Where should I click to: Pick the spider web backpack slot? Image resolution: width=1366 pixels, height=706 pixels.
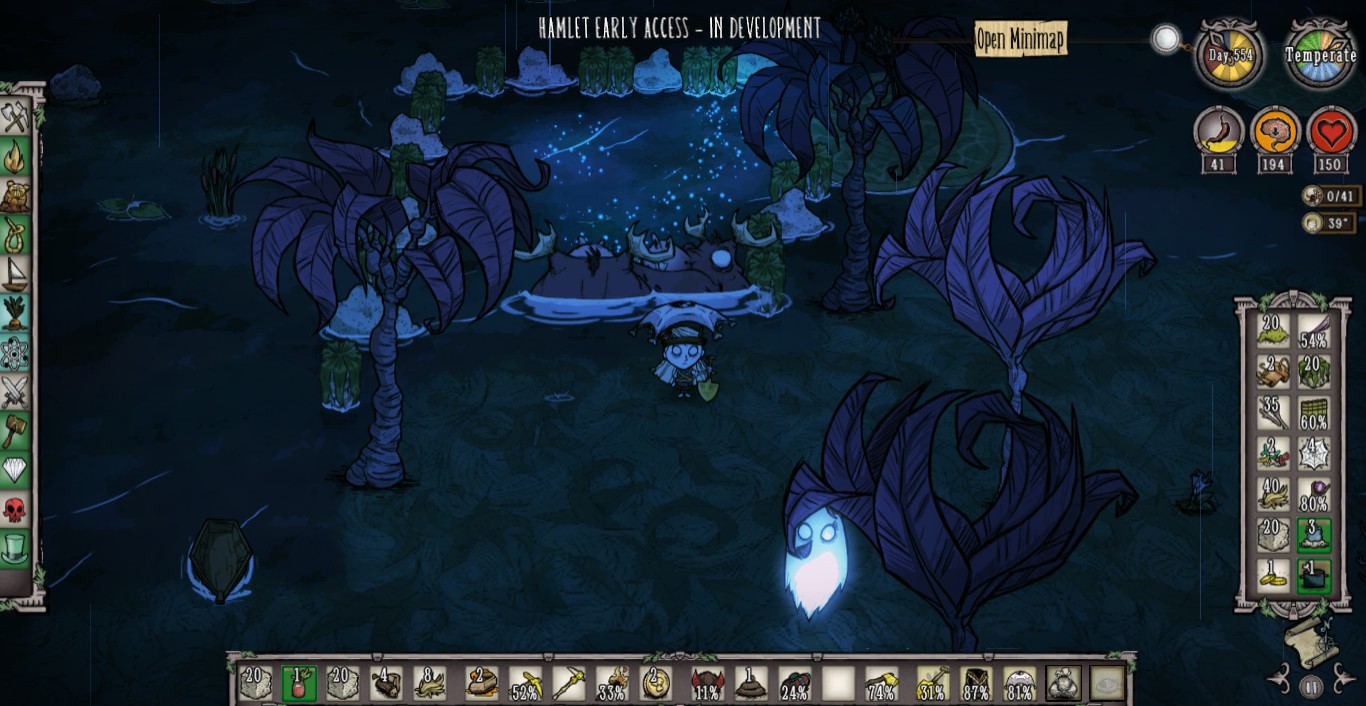(1313, 453)
